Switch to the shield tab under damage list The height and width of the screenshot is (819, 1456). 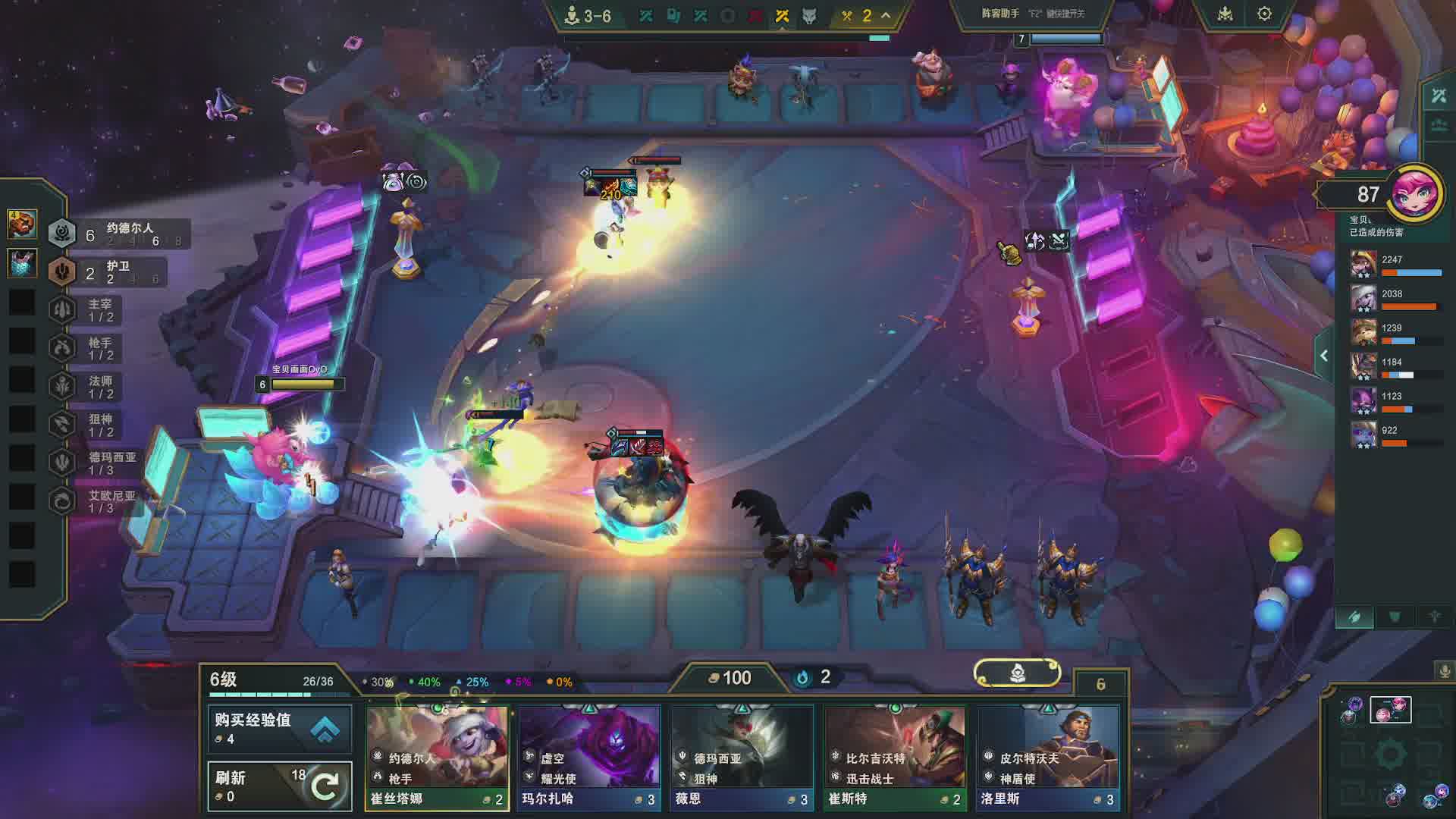(1395, 617)
